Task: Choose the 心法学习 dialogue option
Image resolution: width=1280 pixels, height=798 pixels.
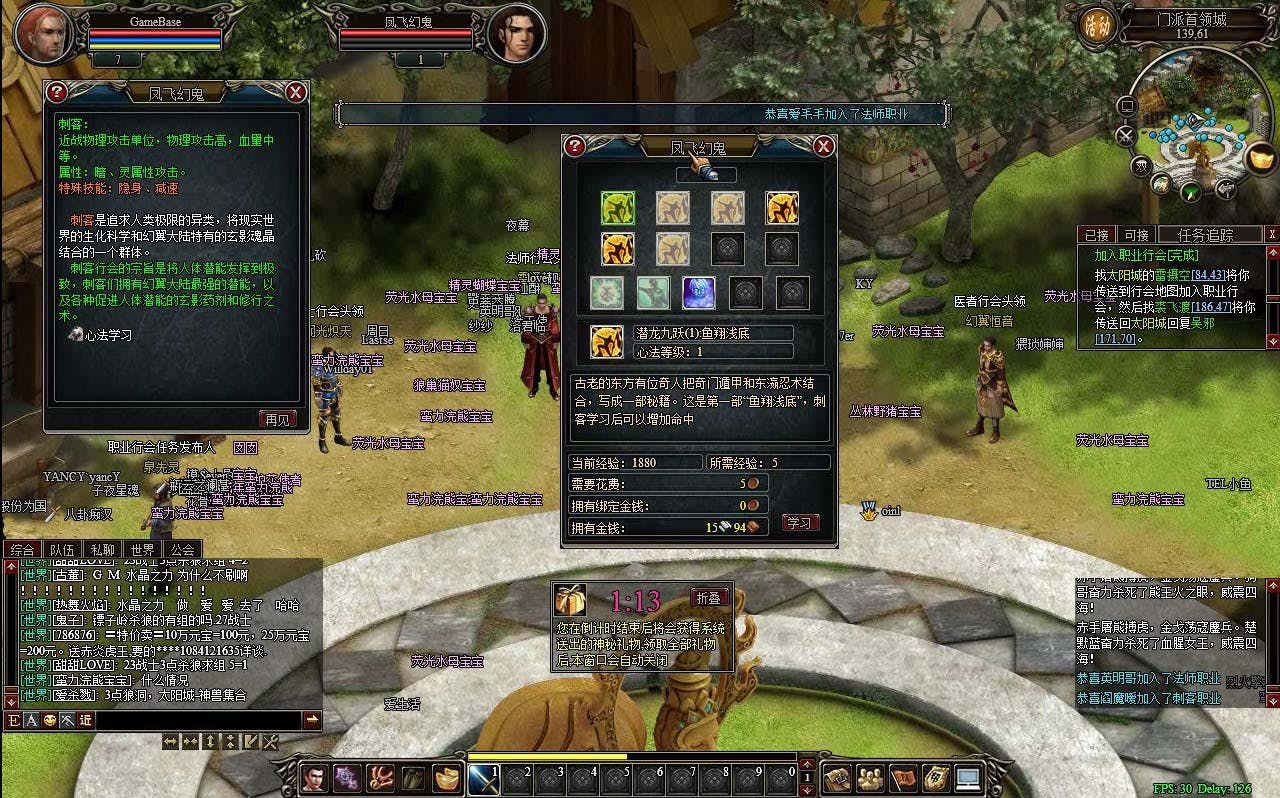Action: 107,336
